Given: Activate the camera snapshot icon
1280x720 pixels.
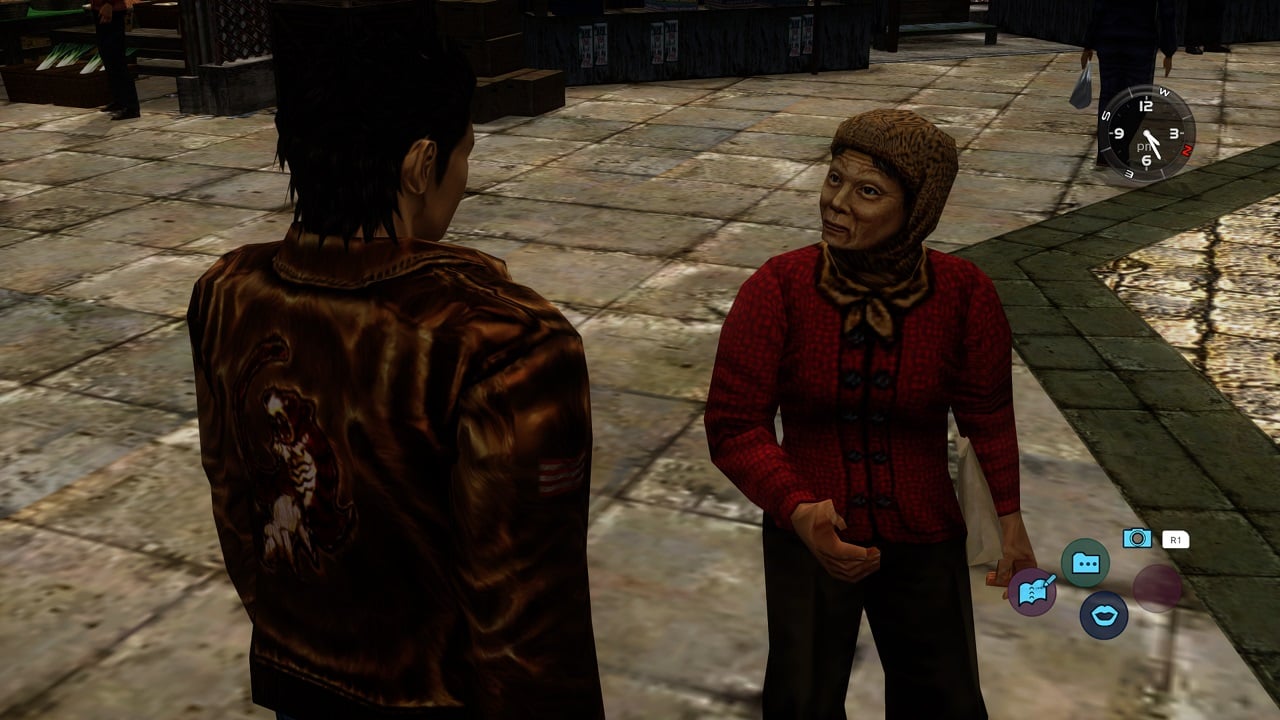Looking at the screenshot, I should point(1137,538).
